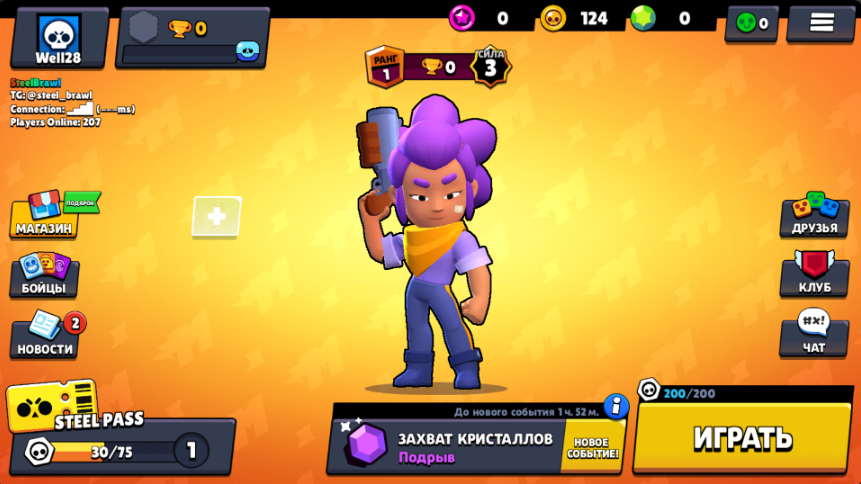The image size is (861, 484).
Task: Show event info with the blue i icon
Action: coord(616,406)
